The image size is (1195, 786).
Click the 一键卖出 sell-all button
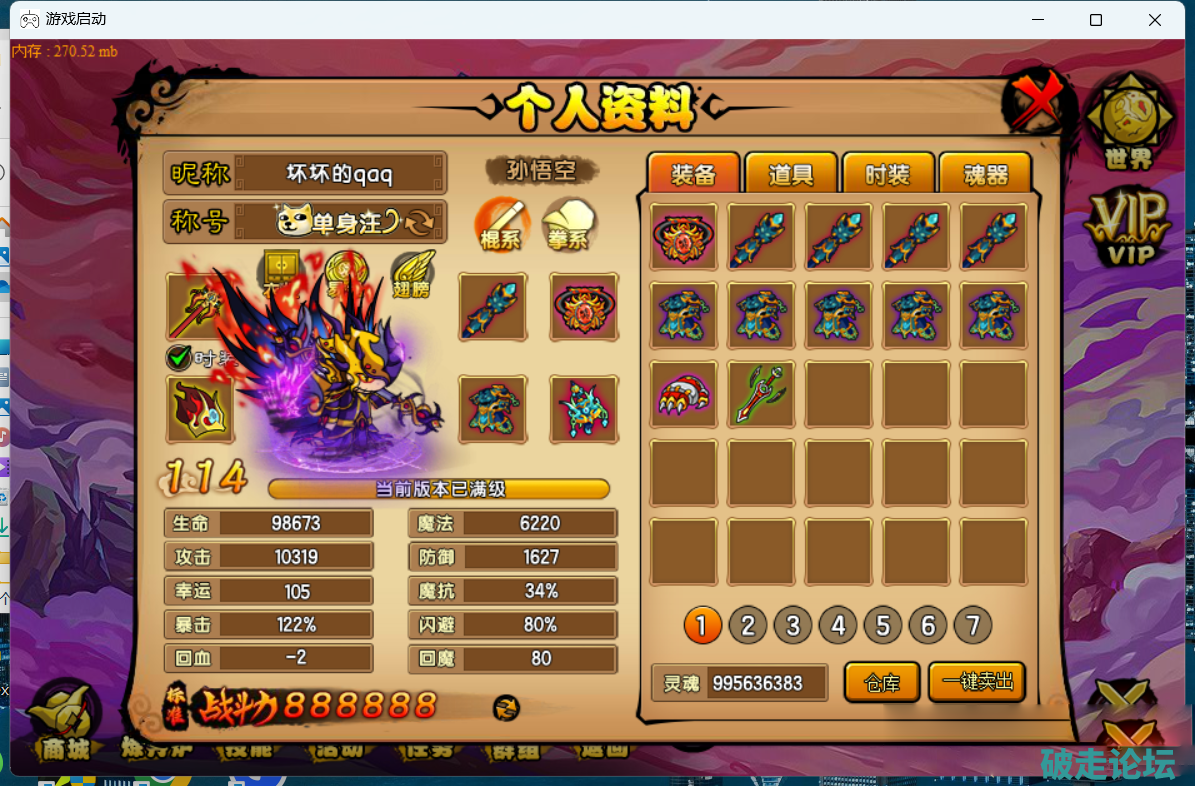[x=977, y=682]
